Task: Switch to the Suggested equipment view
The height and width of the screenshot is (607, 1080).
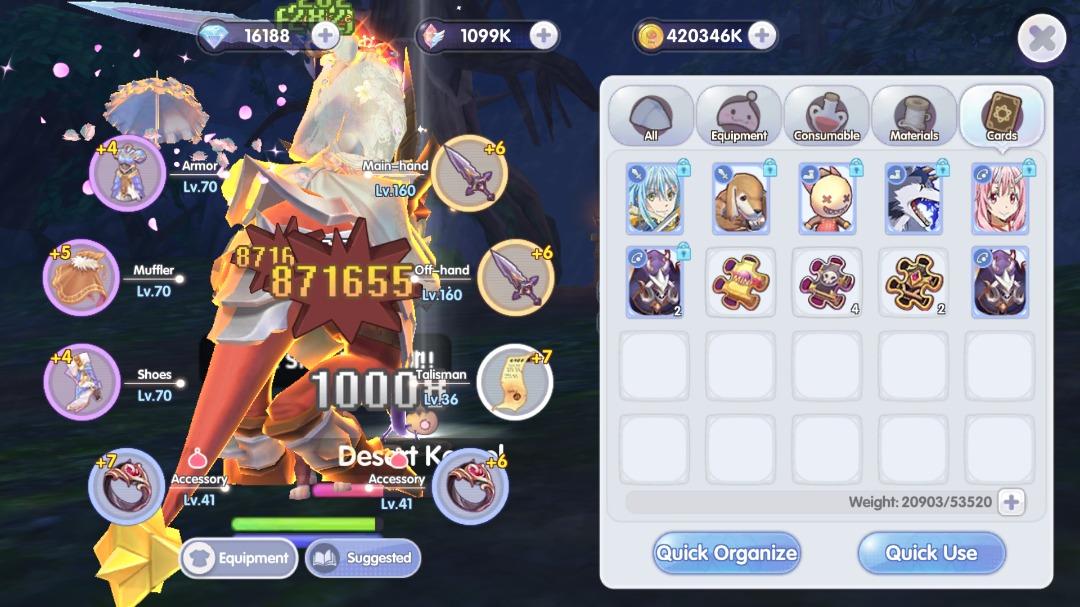Action: tap(363, 558)
